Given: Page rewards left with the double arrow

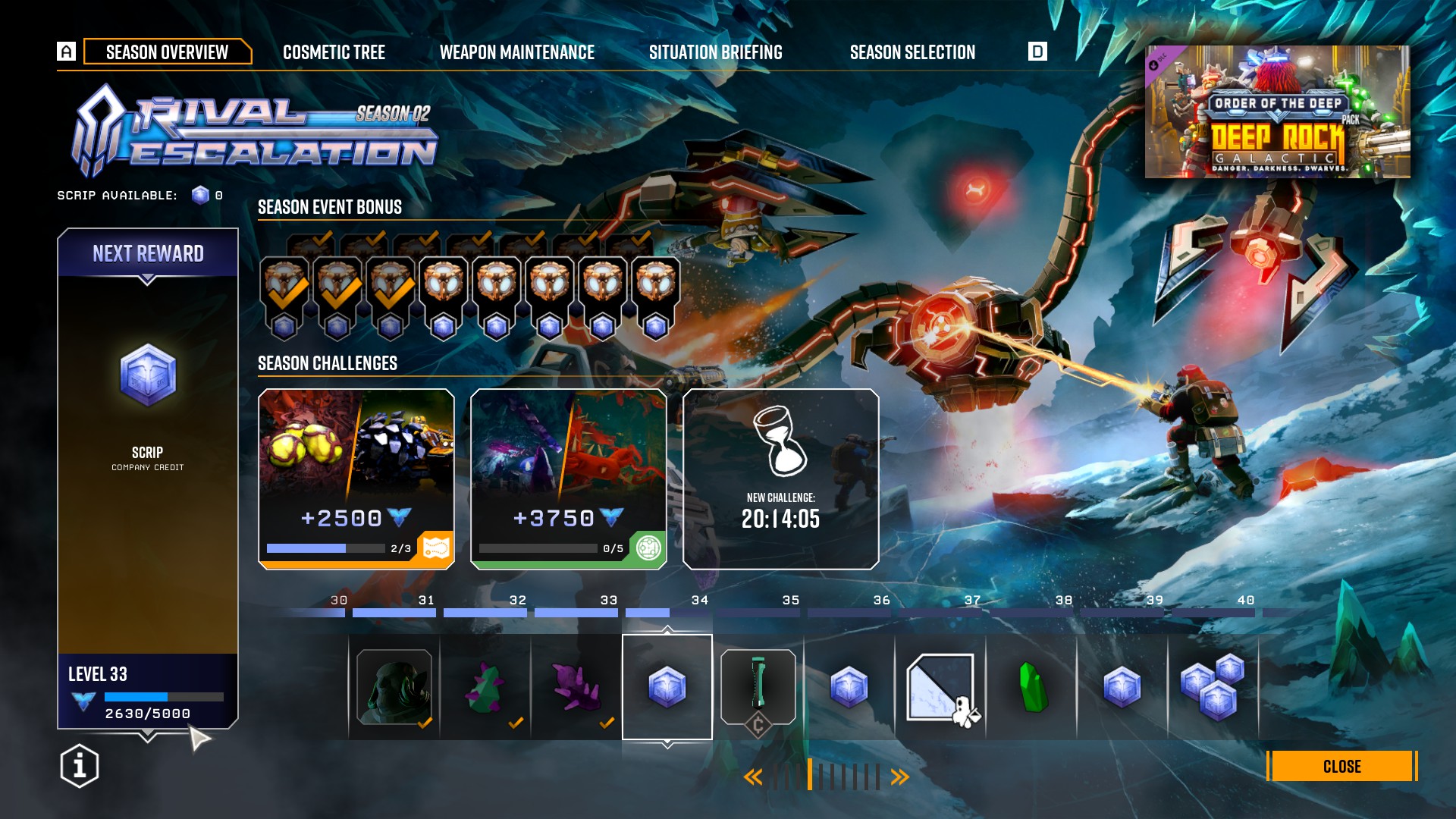Looking at the screenshot, I should coord(752,777).
